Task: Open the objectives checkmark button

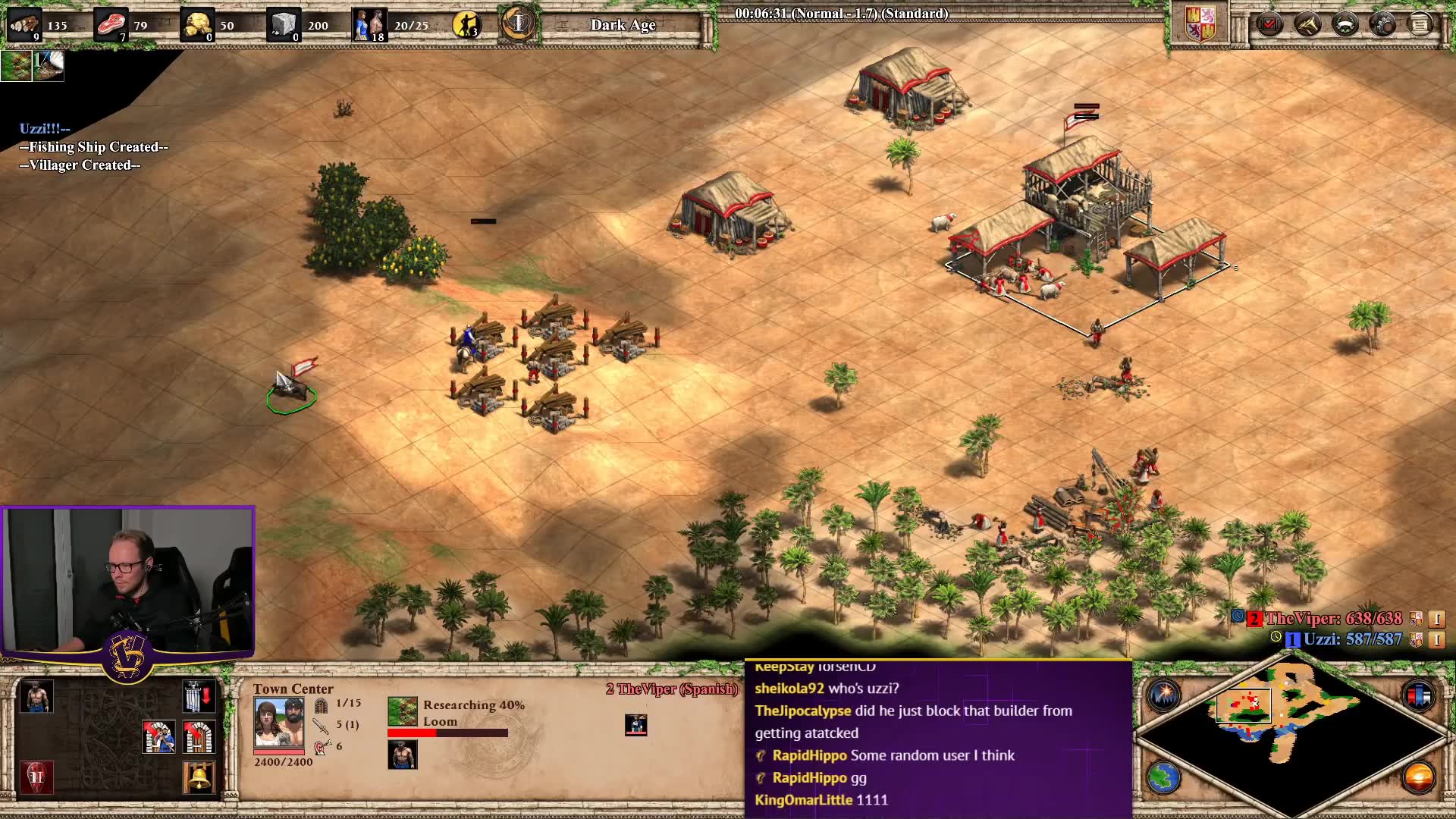Action: [1269, 25]
